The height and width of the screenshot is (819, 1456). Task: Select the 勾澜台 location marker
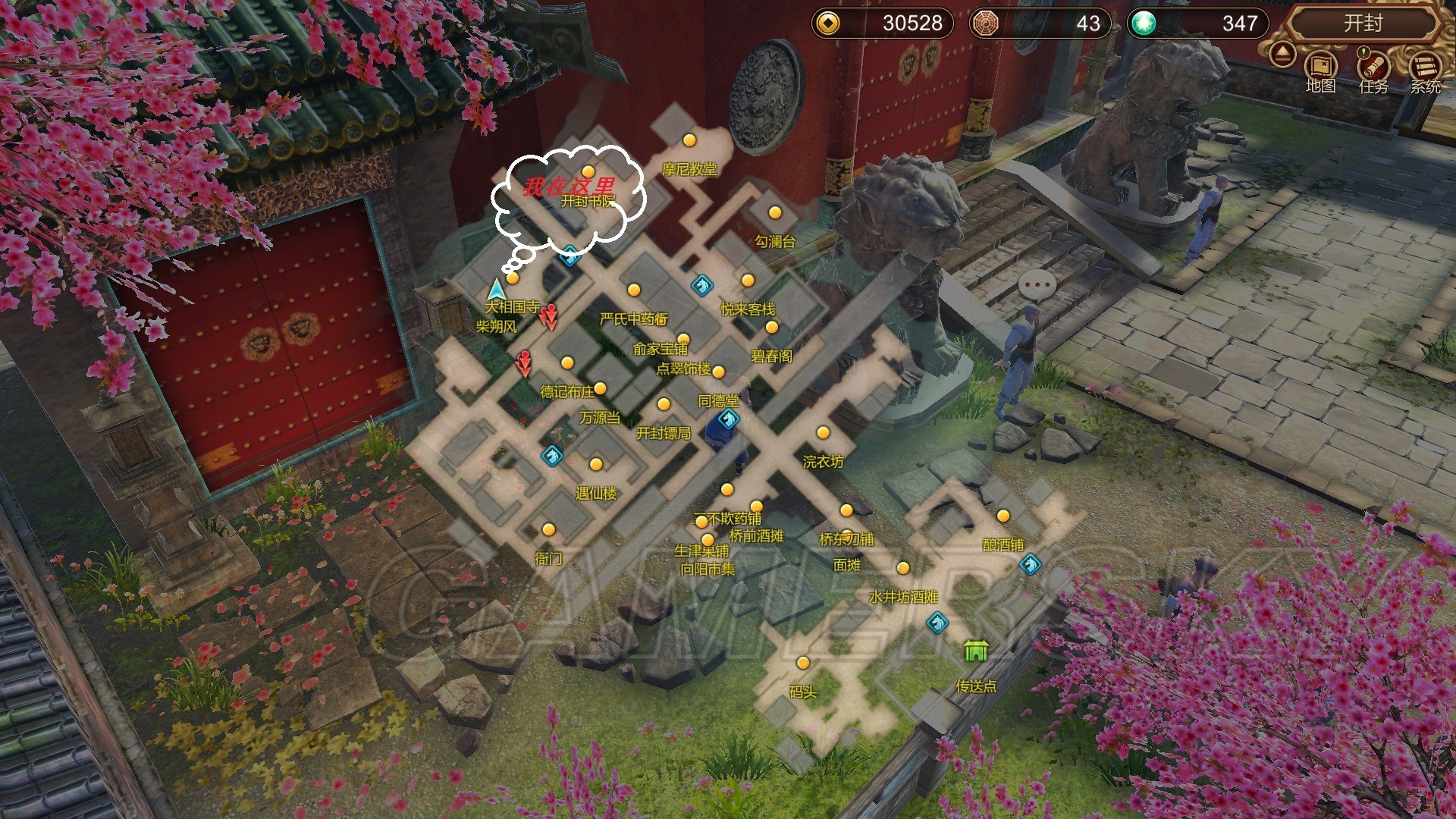[x=774, y=213]
